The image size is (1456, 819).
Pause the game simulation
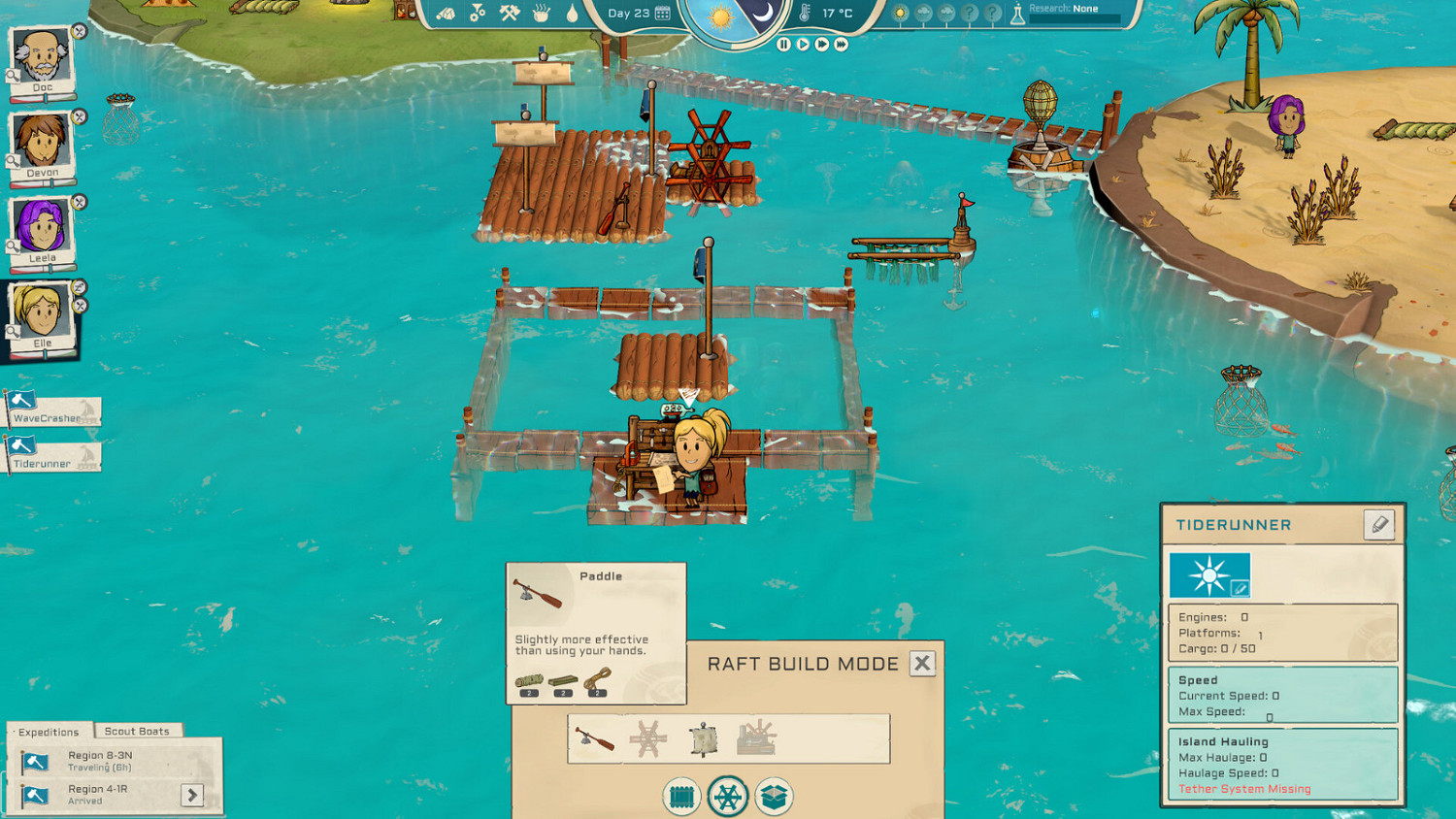point(783,44)
